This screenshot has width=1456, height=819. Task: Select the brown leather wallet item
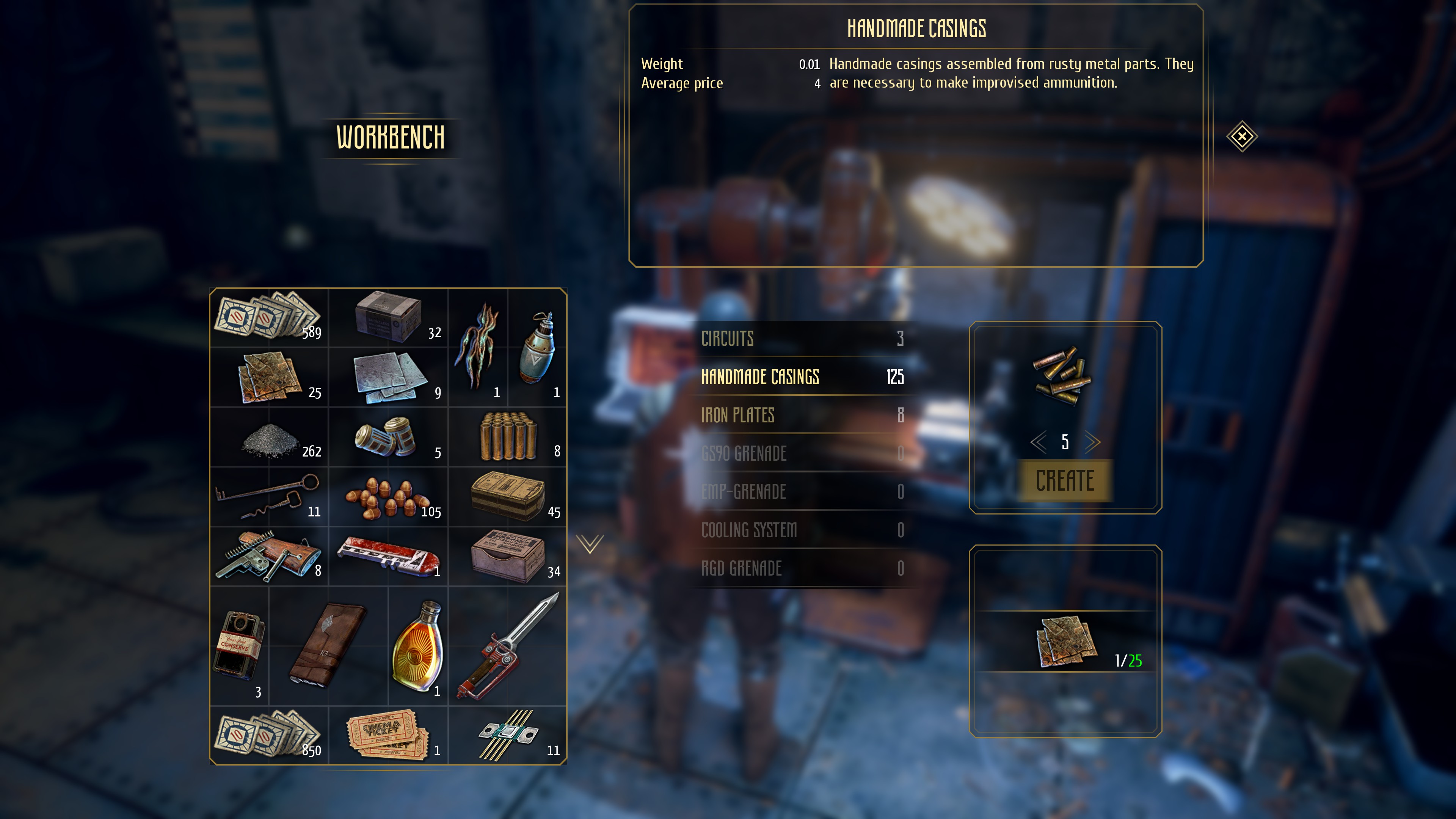point(328,646)
